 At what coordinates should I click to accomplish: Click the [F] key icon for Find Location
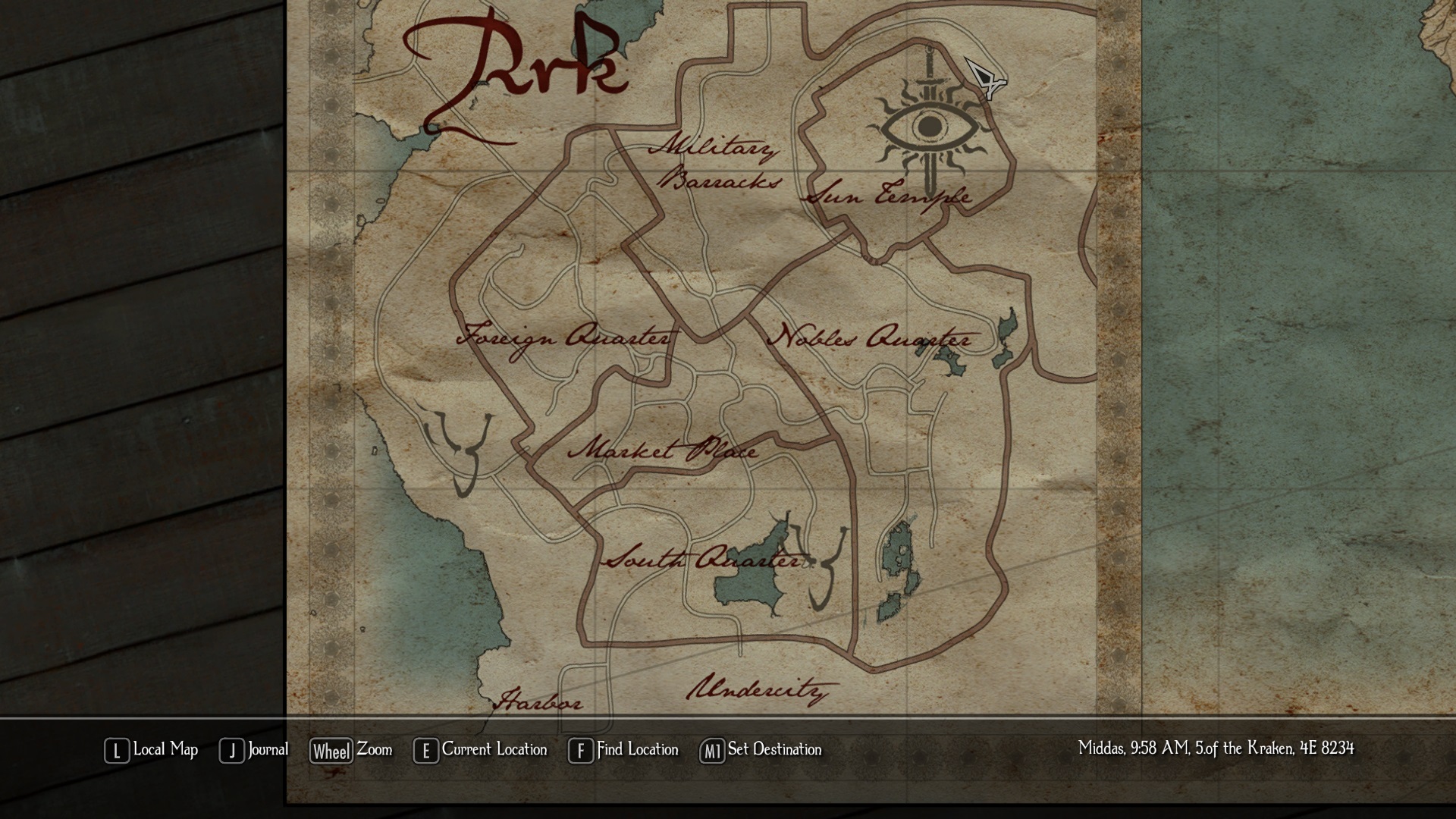pos(580,750)
